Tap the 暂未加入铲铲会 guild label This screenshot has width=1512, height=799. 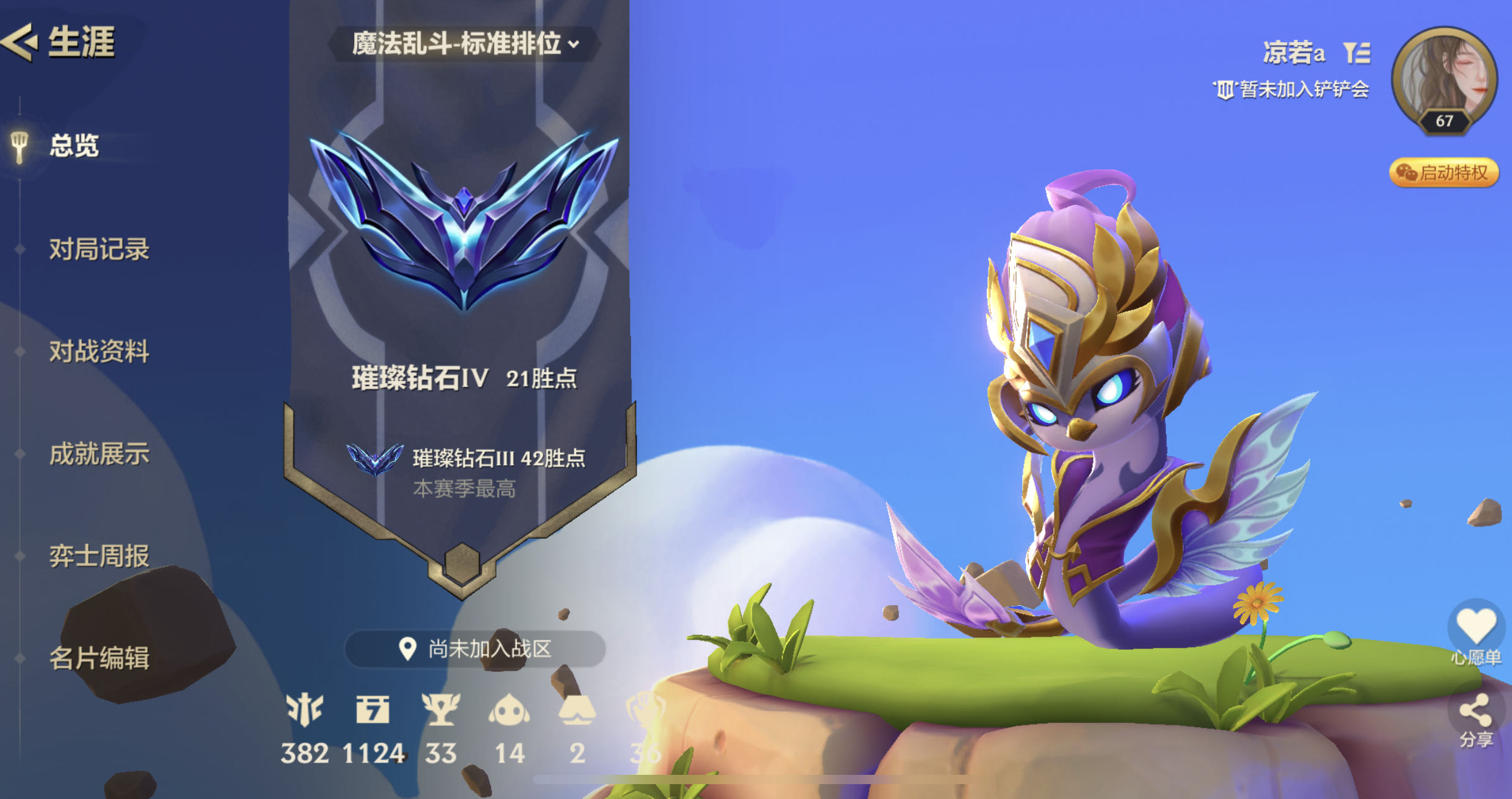click(1292, 90)
